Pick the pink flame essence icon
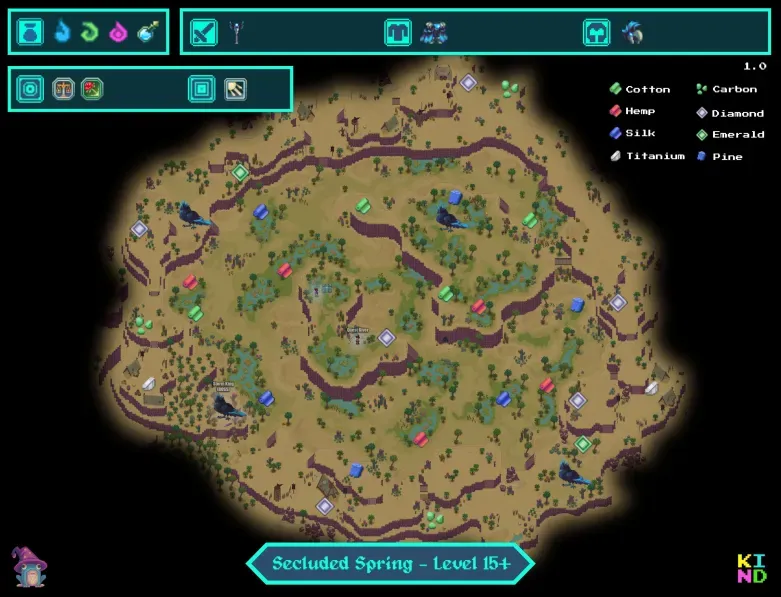The width and height of the screenshot is (781, 597). click(x=118, y=33)
